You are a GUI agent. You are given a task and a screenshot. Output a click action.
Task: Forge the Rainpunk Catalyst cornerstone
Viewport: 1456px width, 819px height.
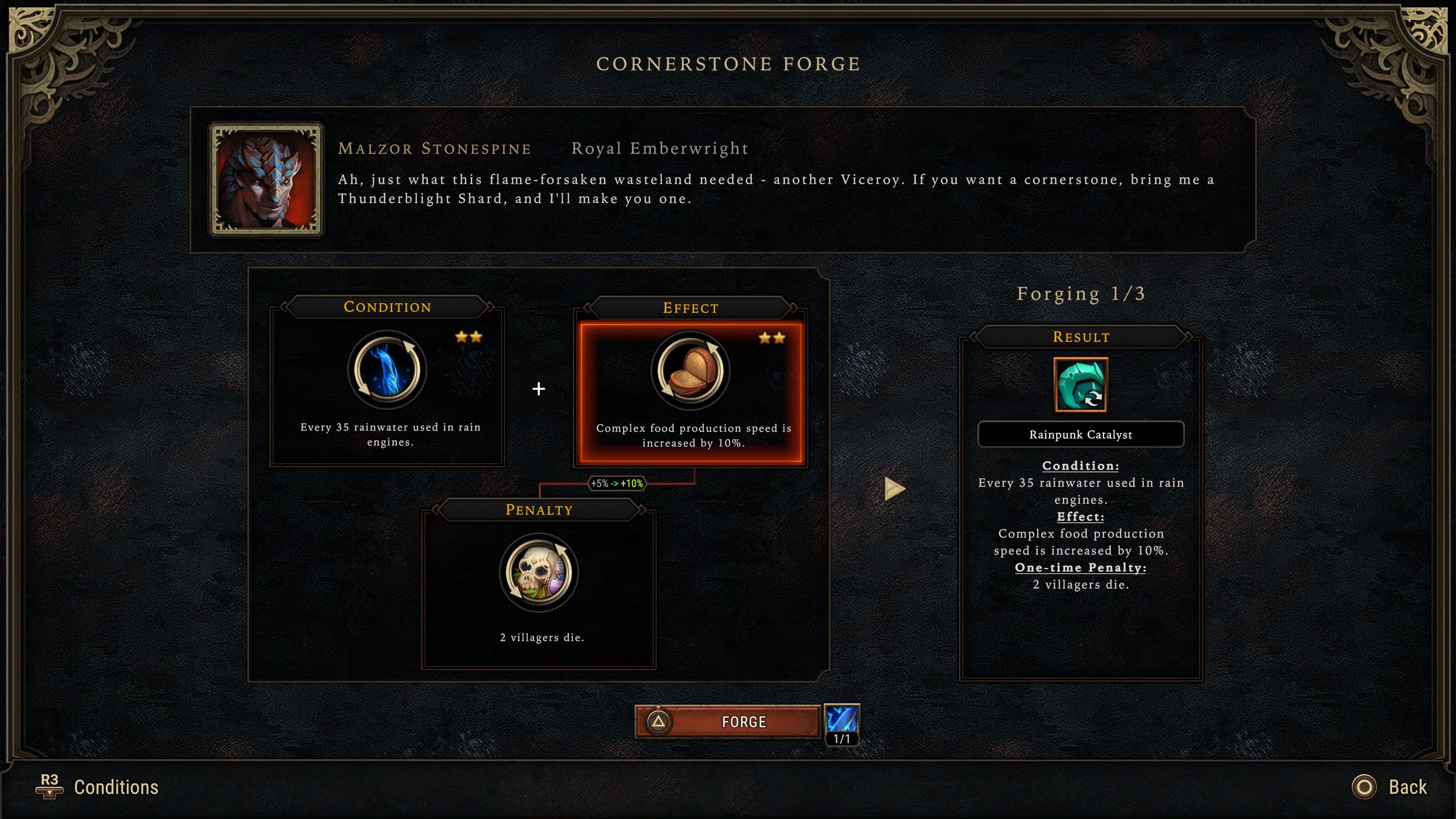[x=728, y=721]
